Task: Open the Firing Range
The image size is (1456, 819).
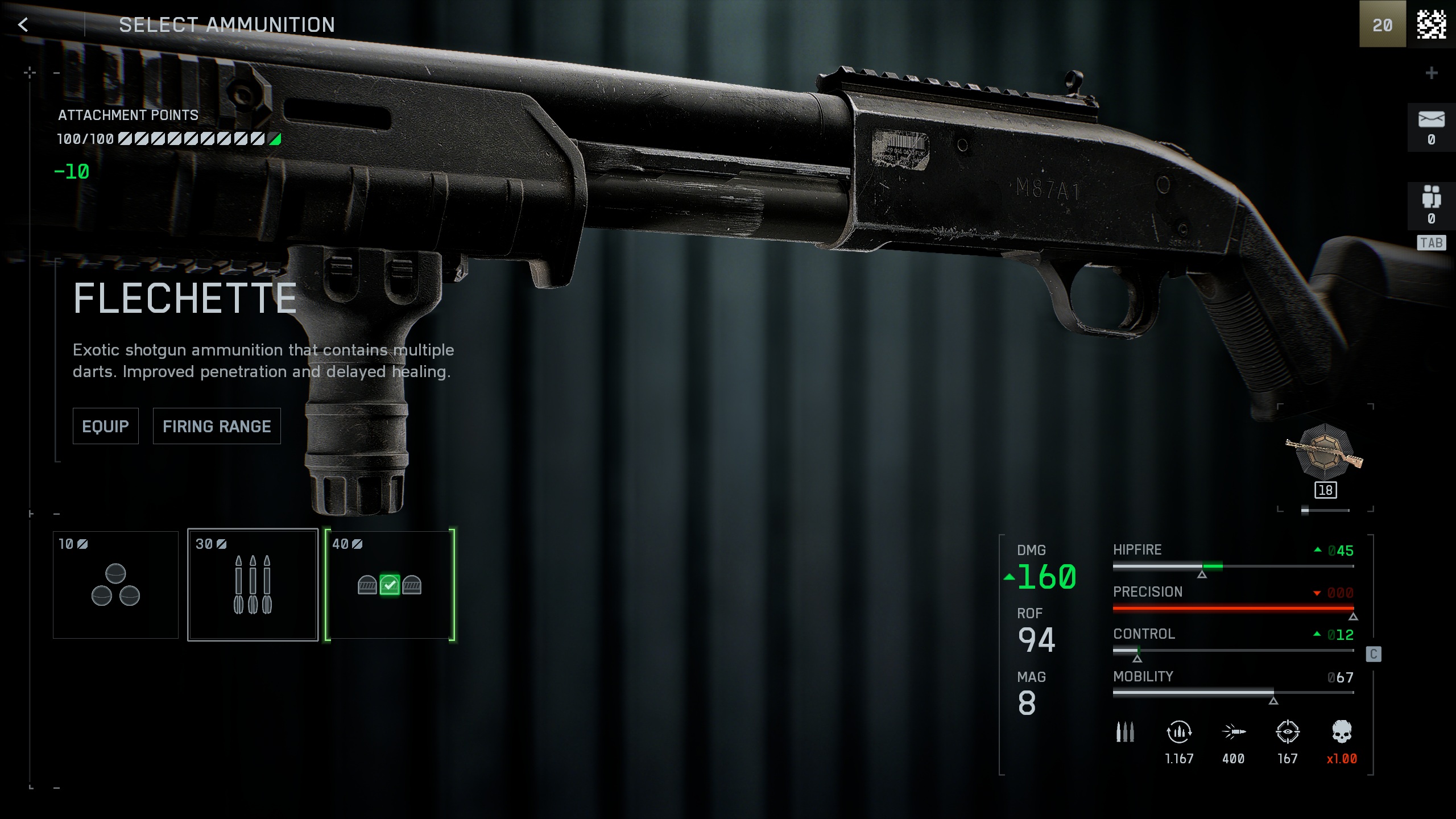Action: pyautogui.click(x=217, y=426)
